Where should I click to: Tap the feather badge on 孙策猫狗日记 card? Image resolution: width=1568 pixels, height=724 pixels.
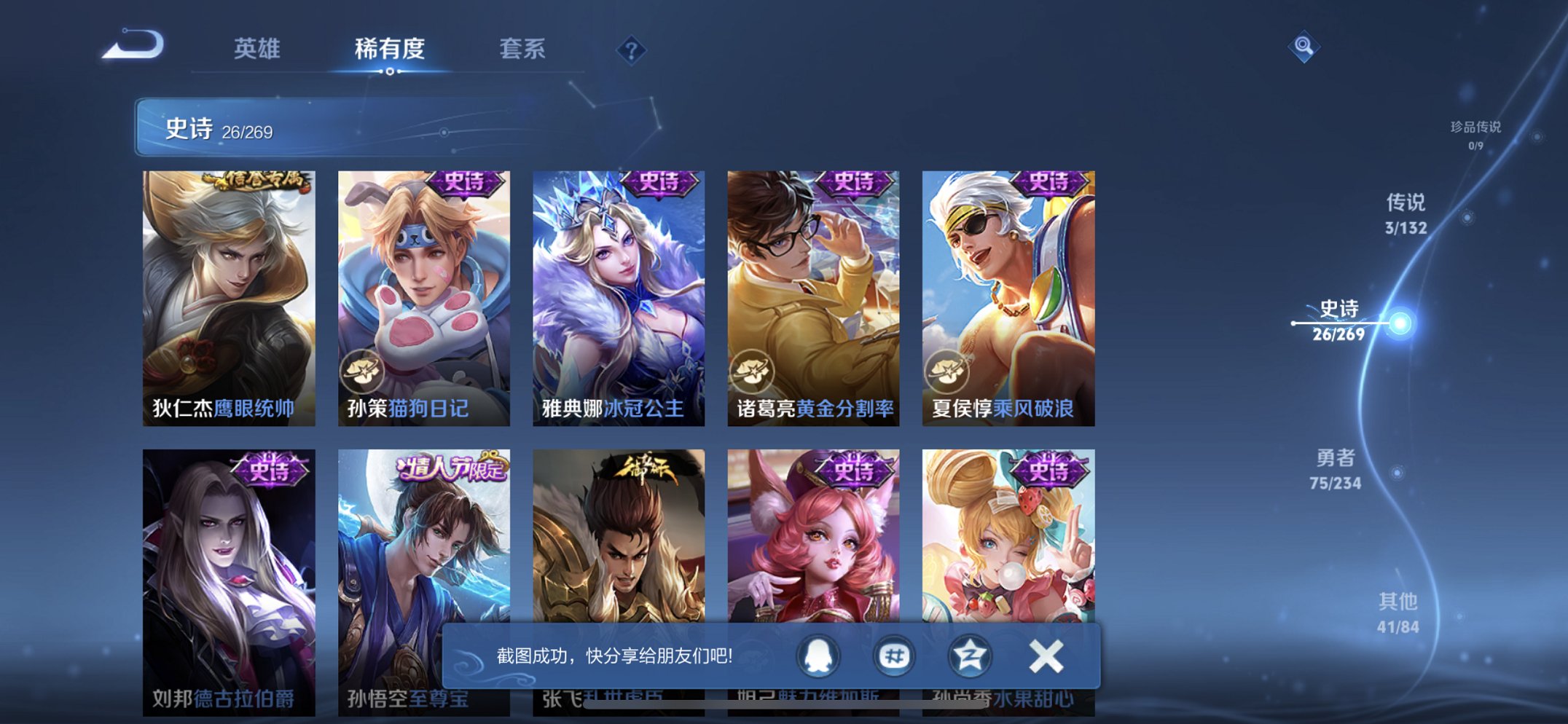pyautogui.click(x=361, y=372)
